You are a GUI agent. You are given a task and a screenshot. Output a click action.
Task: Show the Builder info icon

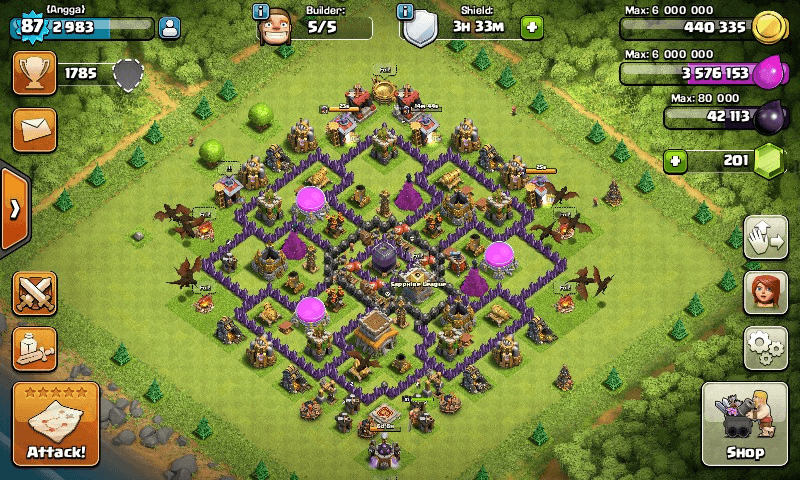pyautogui.click(x=261, y=12)
